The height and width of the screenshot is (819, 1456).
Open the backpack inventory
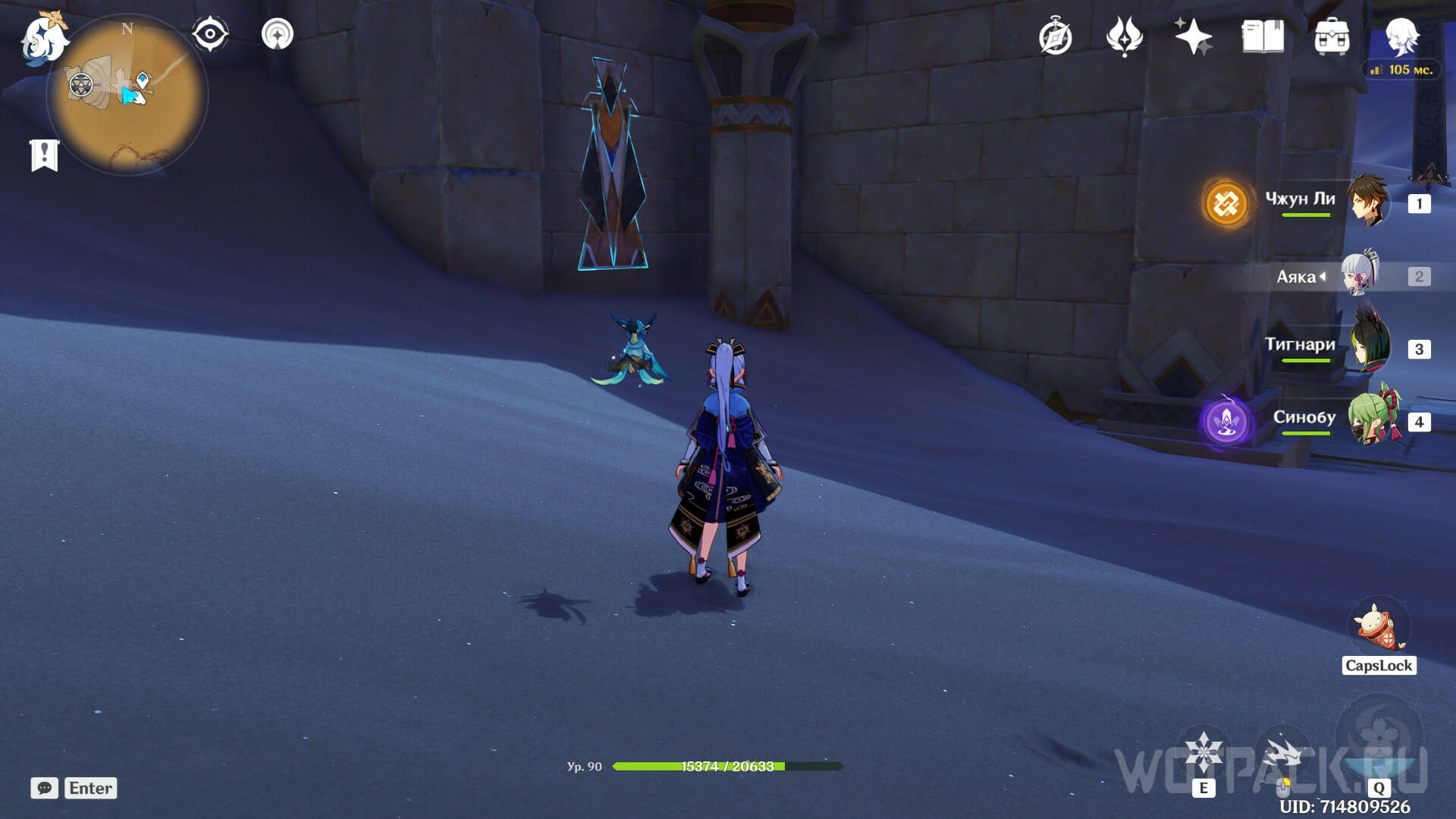pos(1332,36)
